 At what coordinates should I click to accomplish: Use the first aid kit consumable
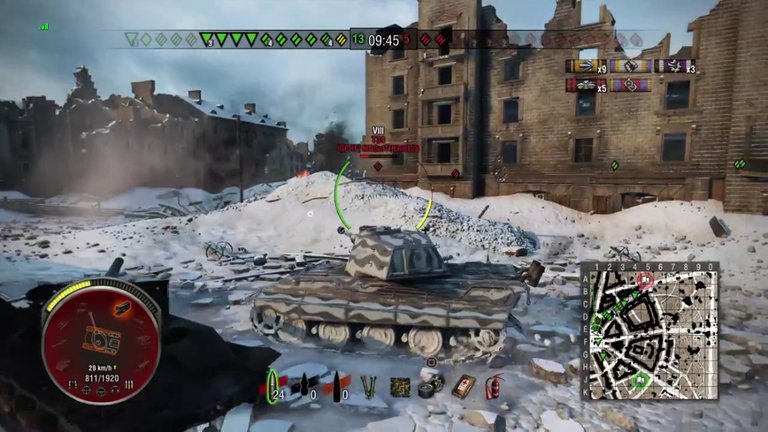coord(462,386)
